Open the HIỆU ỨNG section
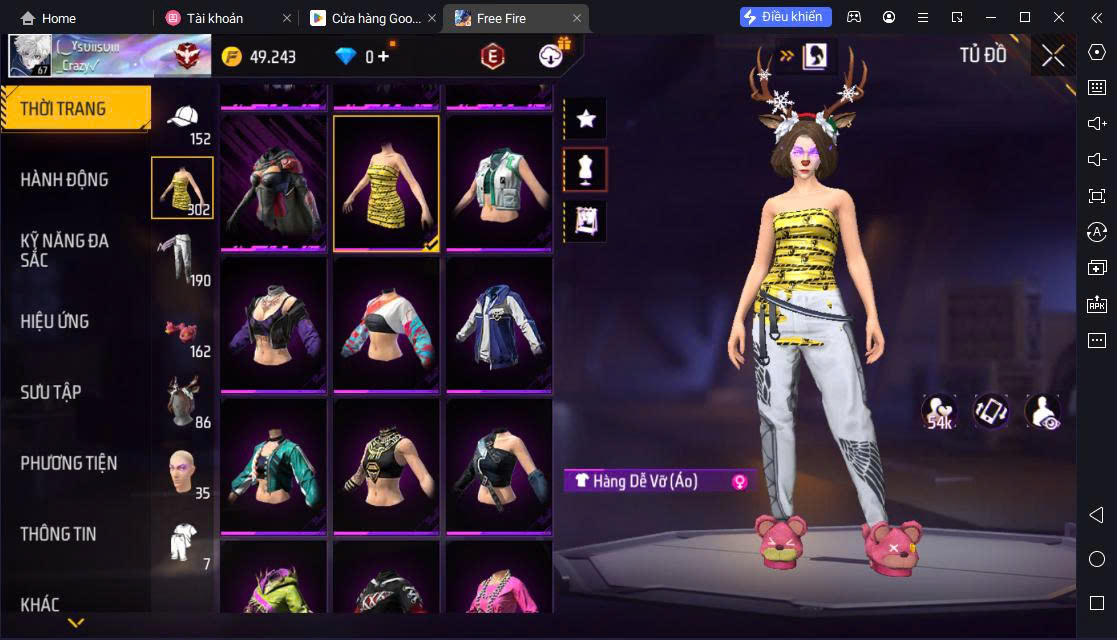This screenshot has height=640, width=1117. [x=55, y=321]
